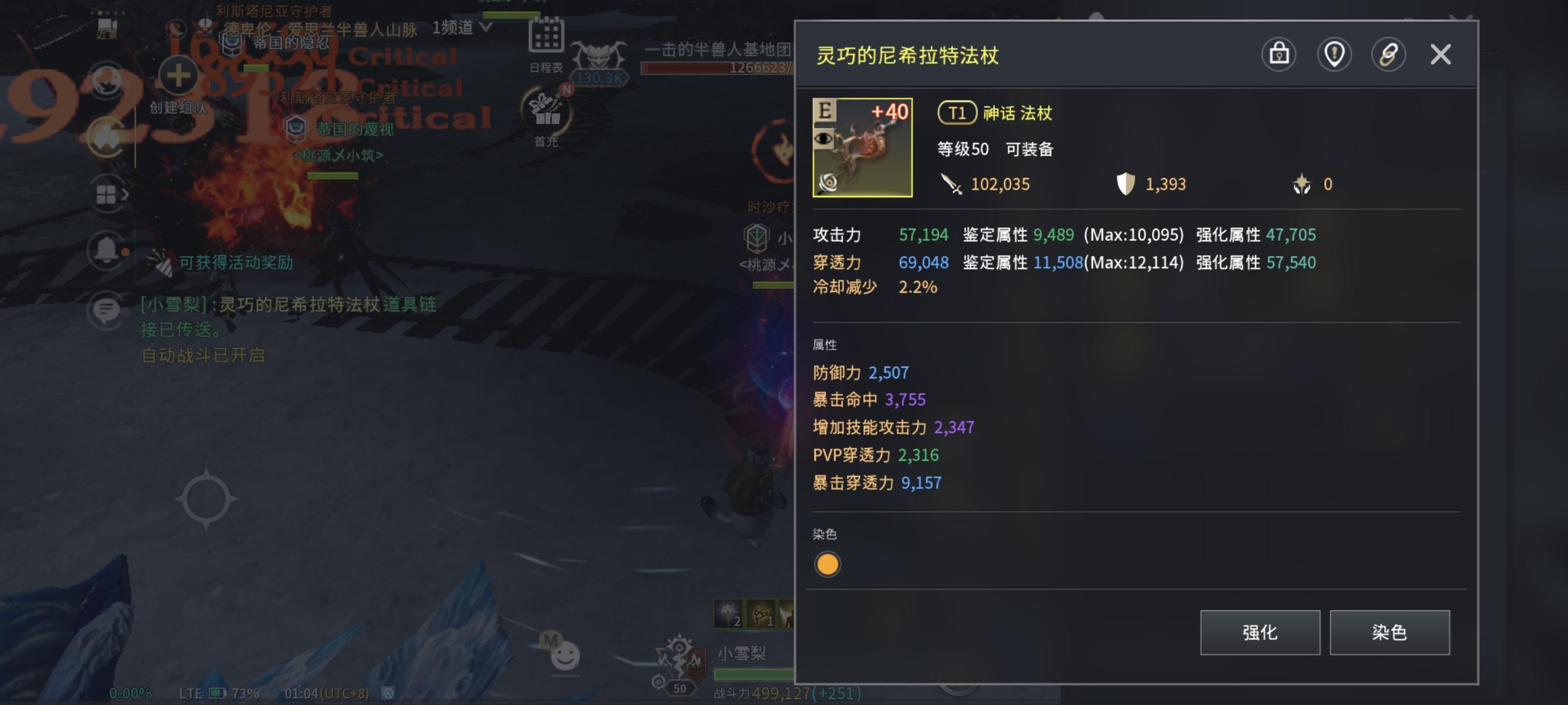Screen dimensions: 1568x705
Task: Click the exclamation report icon on item panel
Action: 1334,54
